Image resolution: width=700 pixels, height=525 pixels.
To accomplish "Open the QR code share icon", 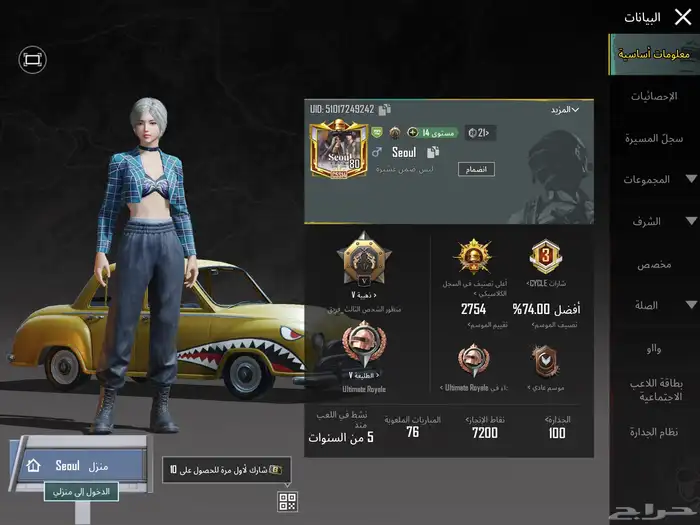I will [x=287, y=502].
